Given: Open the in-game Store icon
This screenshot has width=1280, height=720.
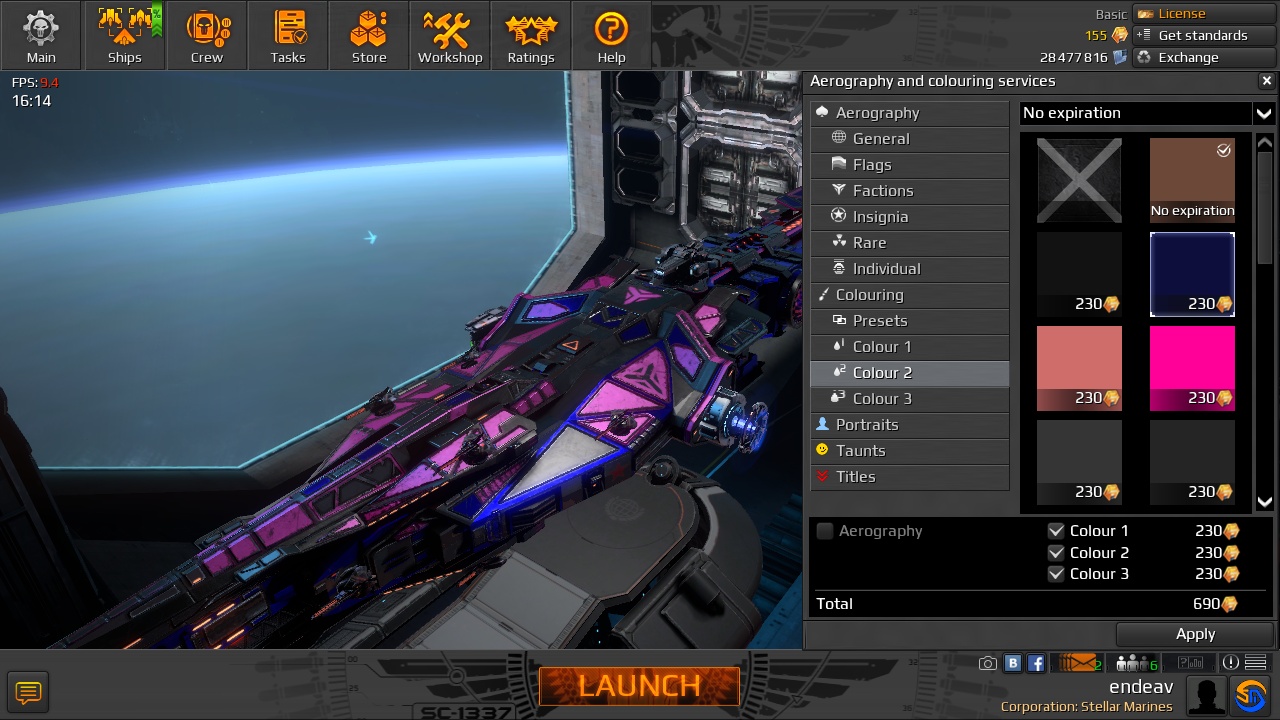Looking at the screenshot, I should click(x=368, y=35).
